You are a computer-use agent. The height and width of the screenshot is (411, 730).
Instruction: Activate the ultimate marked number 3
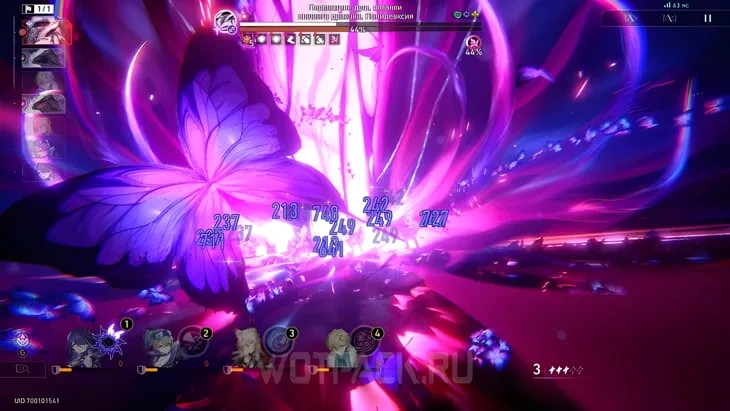point(275,340)
